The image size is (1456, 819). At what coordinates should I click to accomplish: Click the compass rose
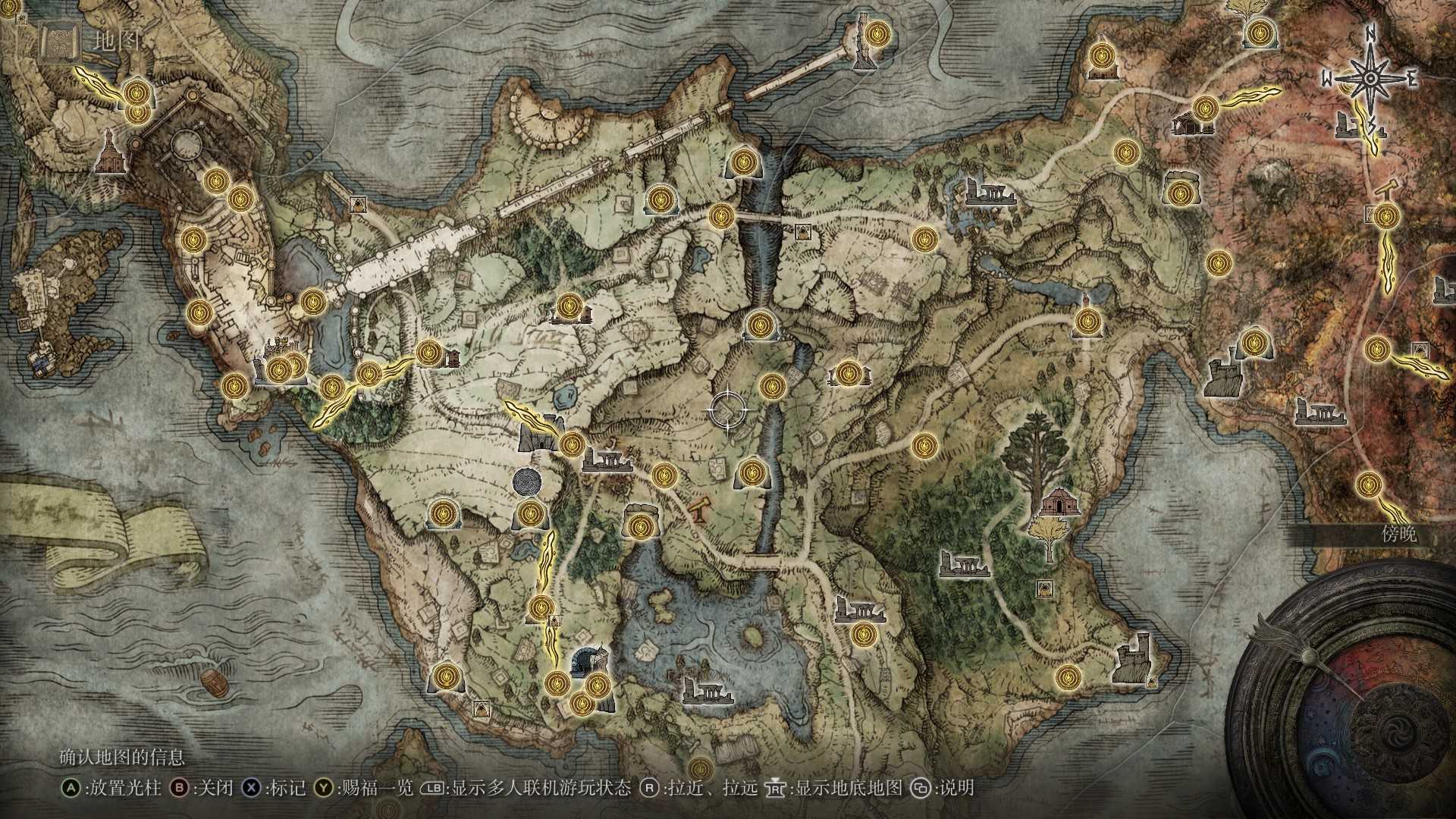1370,79
